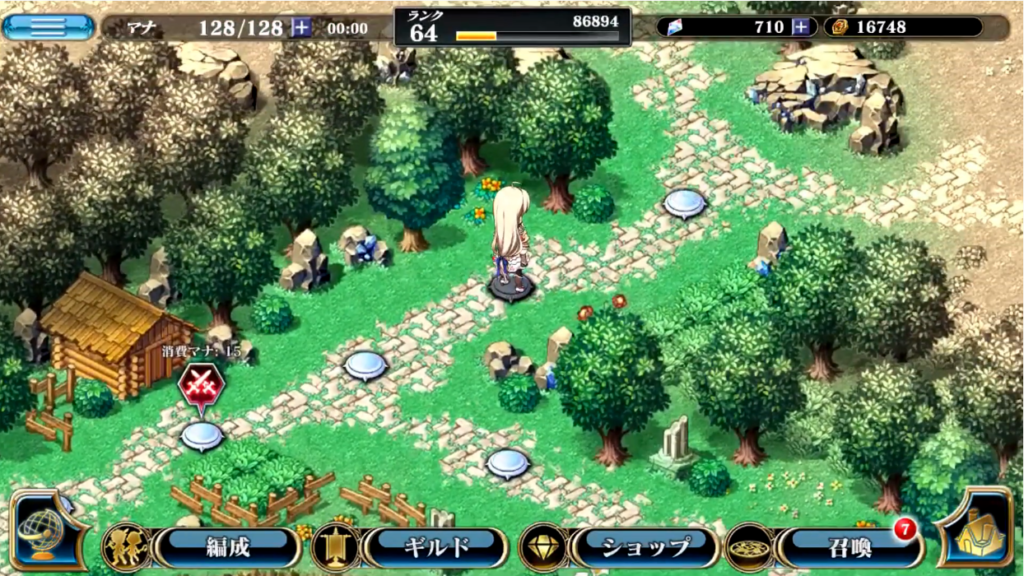Open the ギルド guild menu

coord(435,547)
